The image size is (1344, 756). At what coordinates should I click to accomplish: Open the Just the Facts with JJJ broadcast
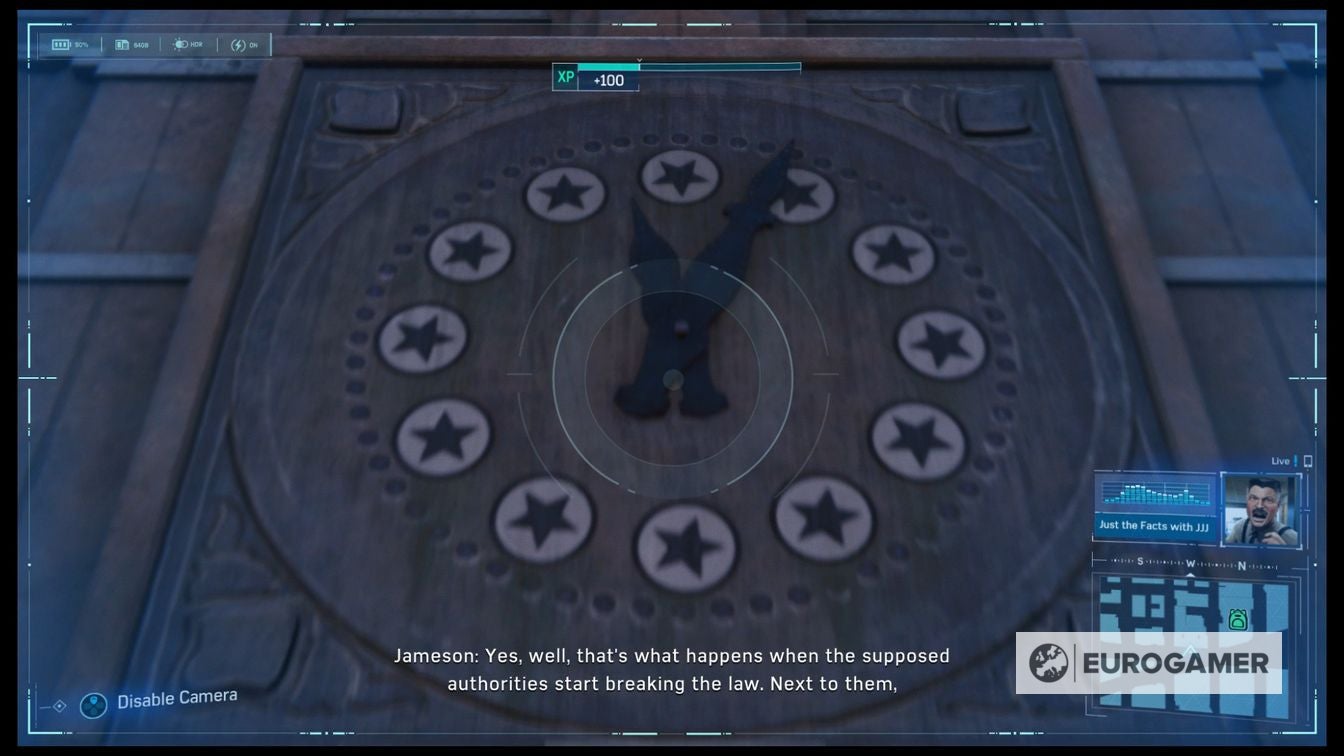(1154, 525)
